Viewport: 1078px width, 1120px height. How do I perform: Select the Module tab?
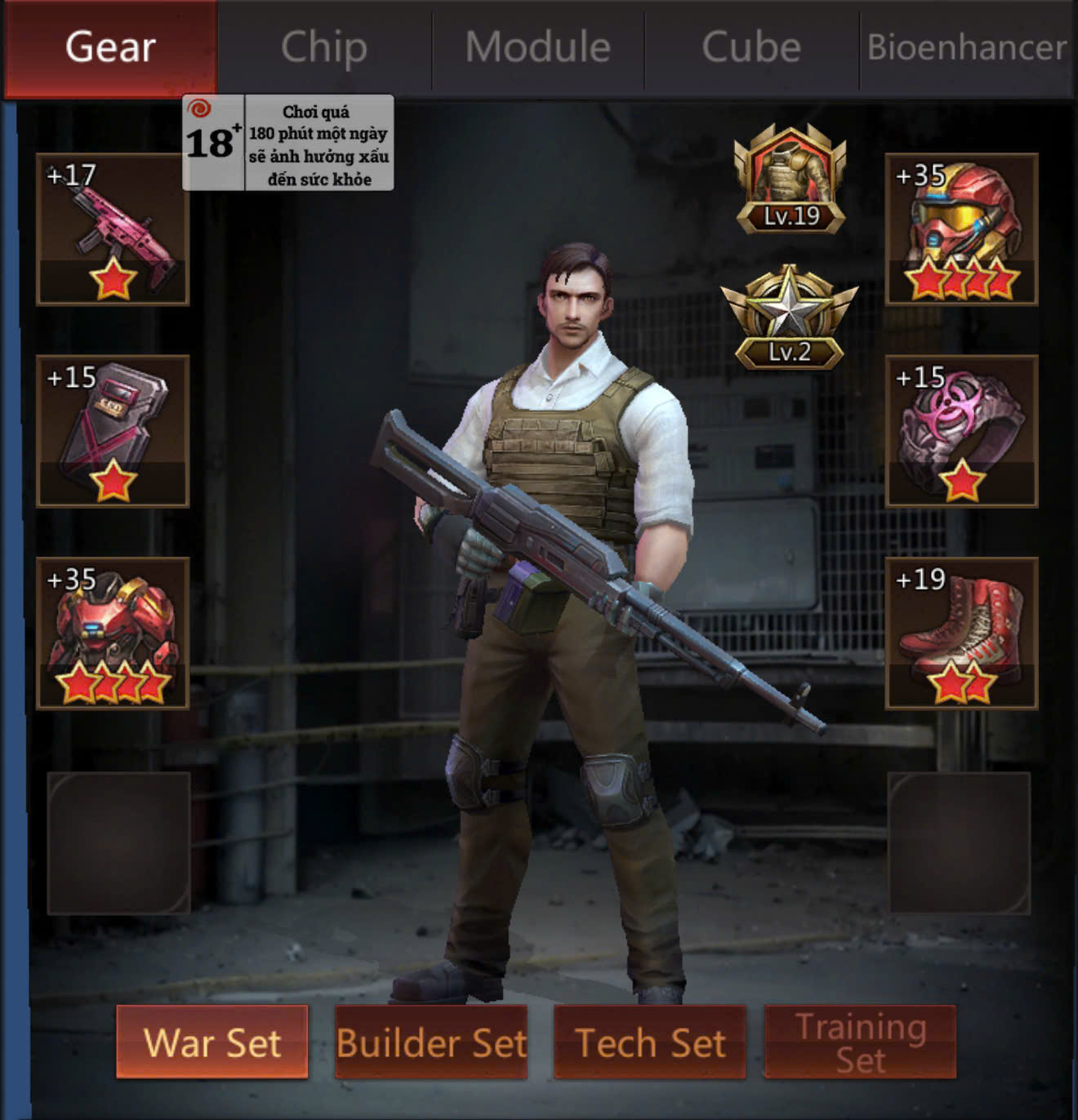coord(538,47)
